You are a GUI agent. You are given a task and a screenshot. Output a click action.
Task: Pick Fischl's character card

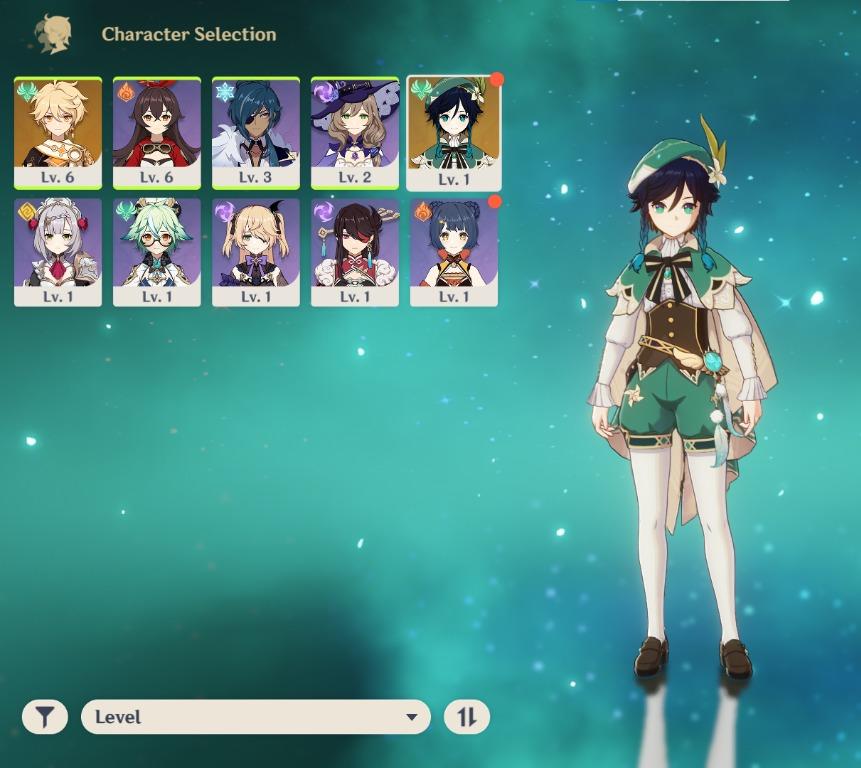coord(256,251)
